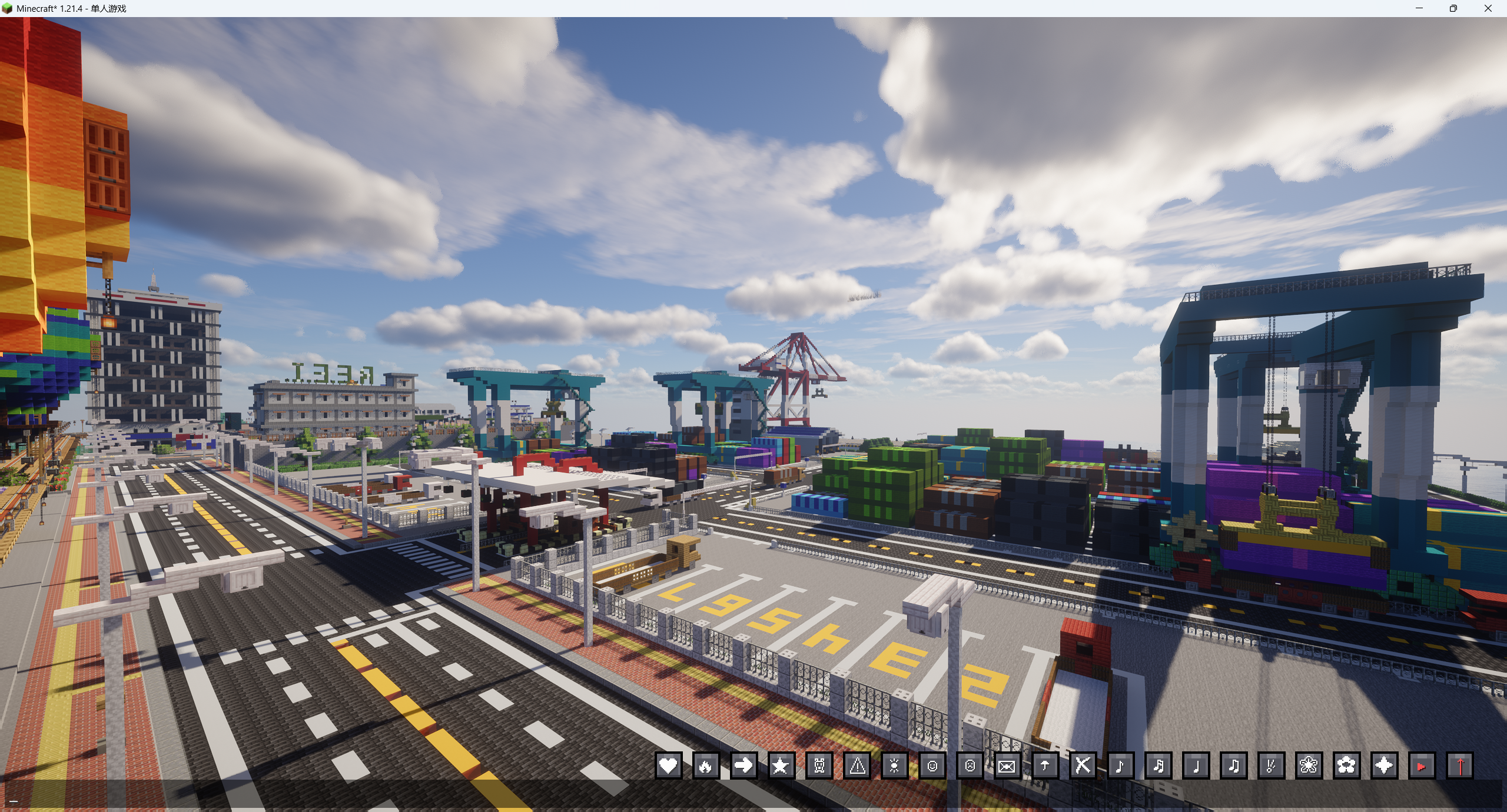Click the outlined flower symbol
The width and height of the screenshot is (1507, 812).
click(x=1309, y=766)
